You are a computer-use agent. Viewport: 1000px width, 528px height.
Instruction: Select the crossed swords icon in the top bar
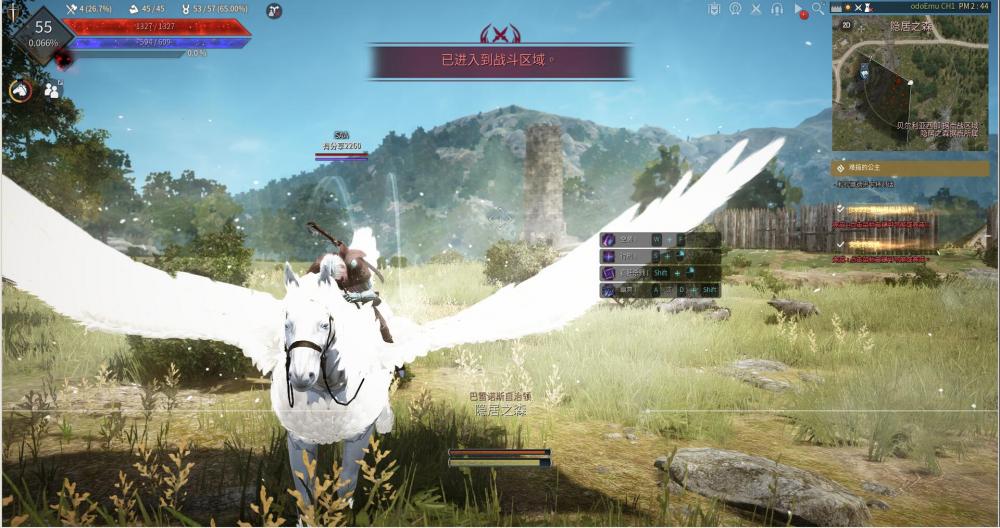point(757,9)
